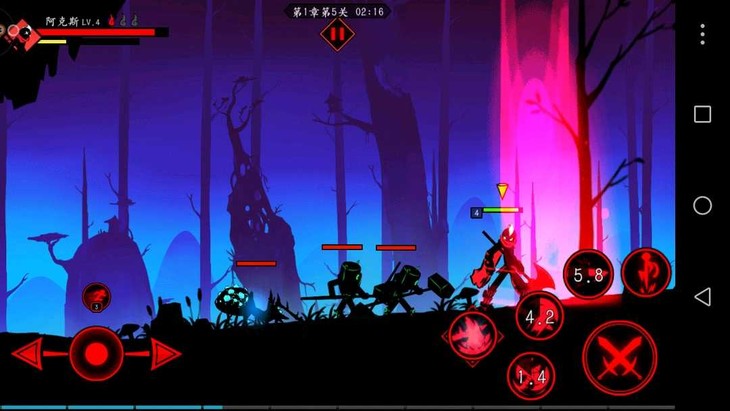Image resolution: width=730 pixels, height=411 pixels.
Task: Activate the skill showing a 1.4 cooldown
Action: coord(530,376)
